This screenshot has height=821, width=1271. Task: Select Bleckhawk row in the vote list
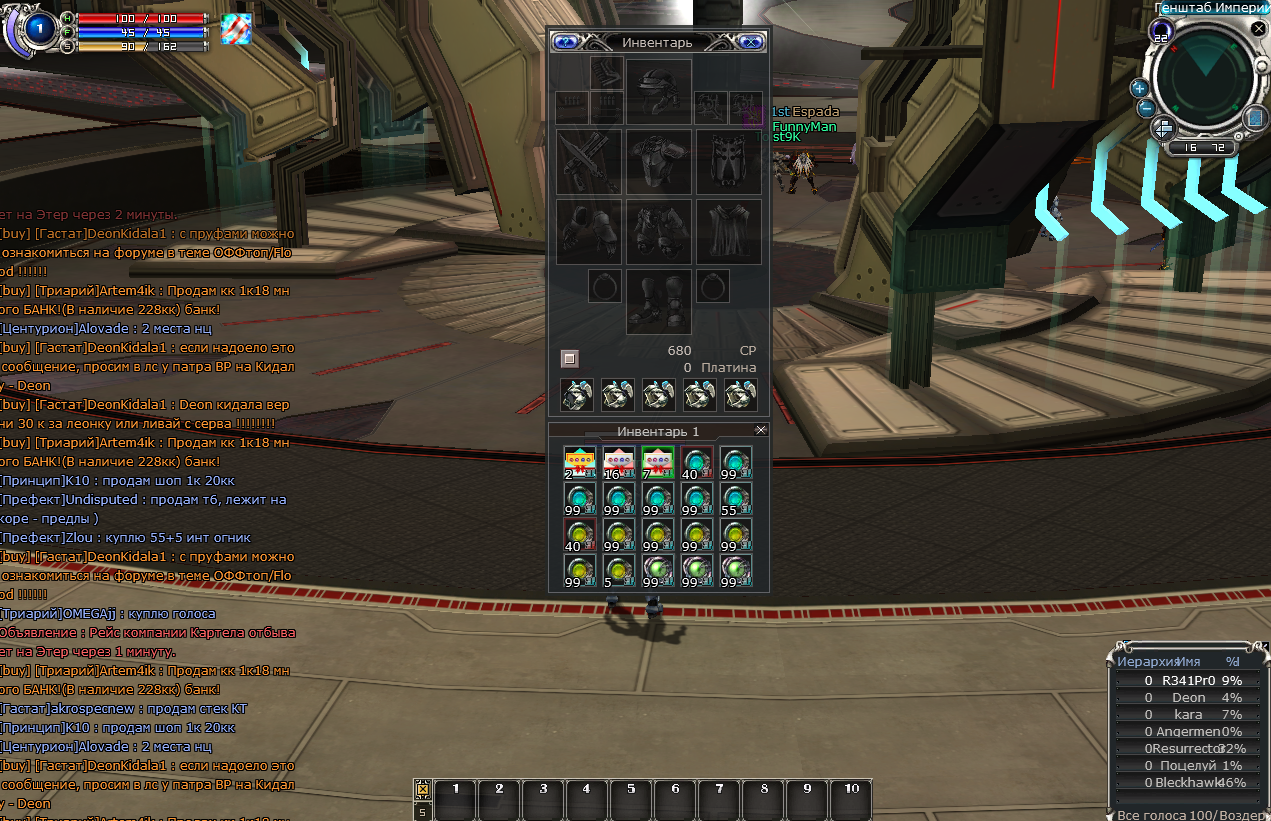(x=1188, y=783)
